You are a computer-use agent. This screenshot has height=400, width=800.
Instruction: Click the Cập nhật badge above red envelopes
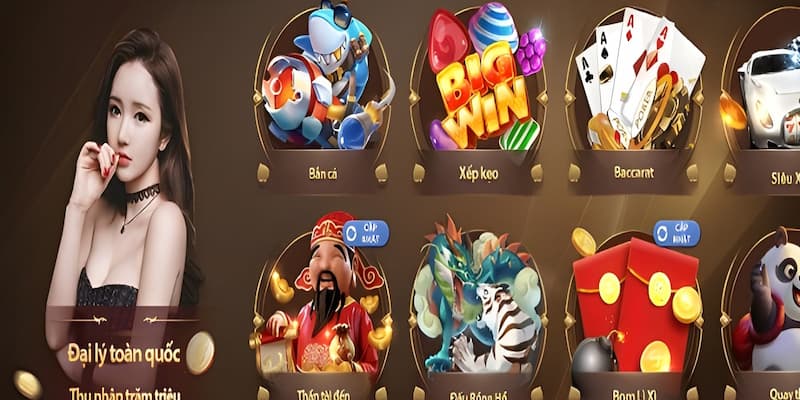click(x=676, y=234)
